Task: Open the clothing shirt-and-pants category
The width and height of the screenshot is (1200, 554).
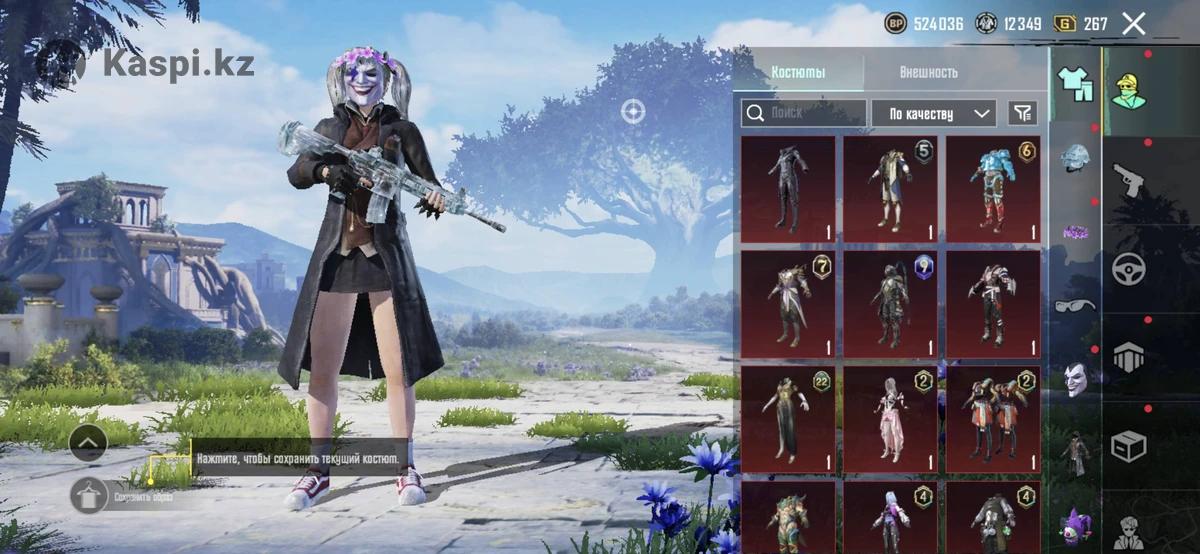Action: point(1075,82)
